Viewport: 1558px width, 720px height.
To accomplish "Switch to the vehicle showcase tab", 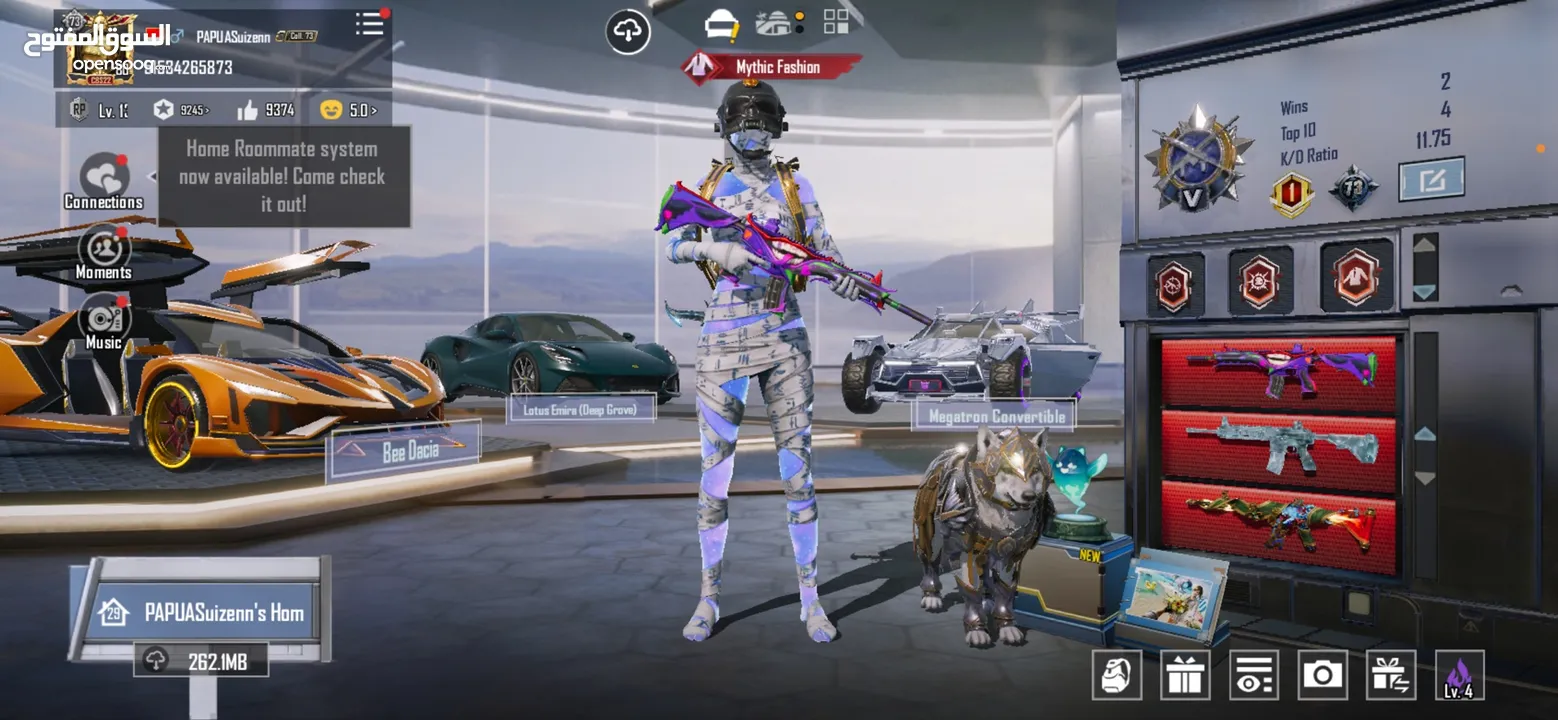I will coord(776,23).
